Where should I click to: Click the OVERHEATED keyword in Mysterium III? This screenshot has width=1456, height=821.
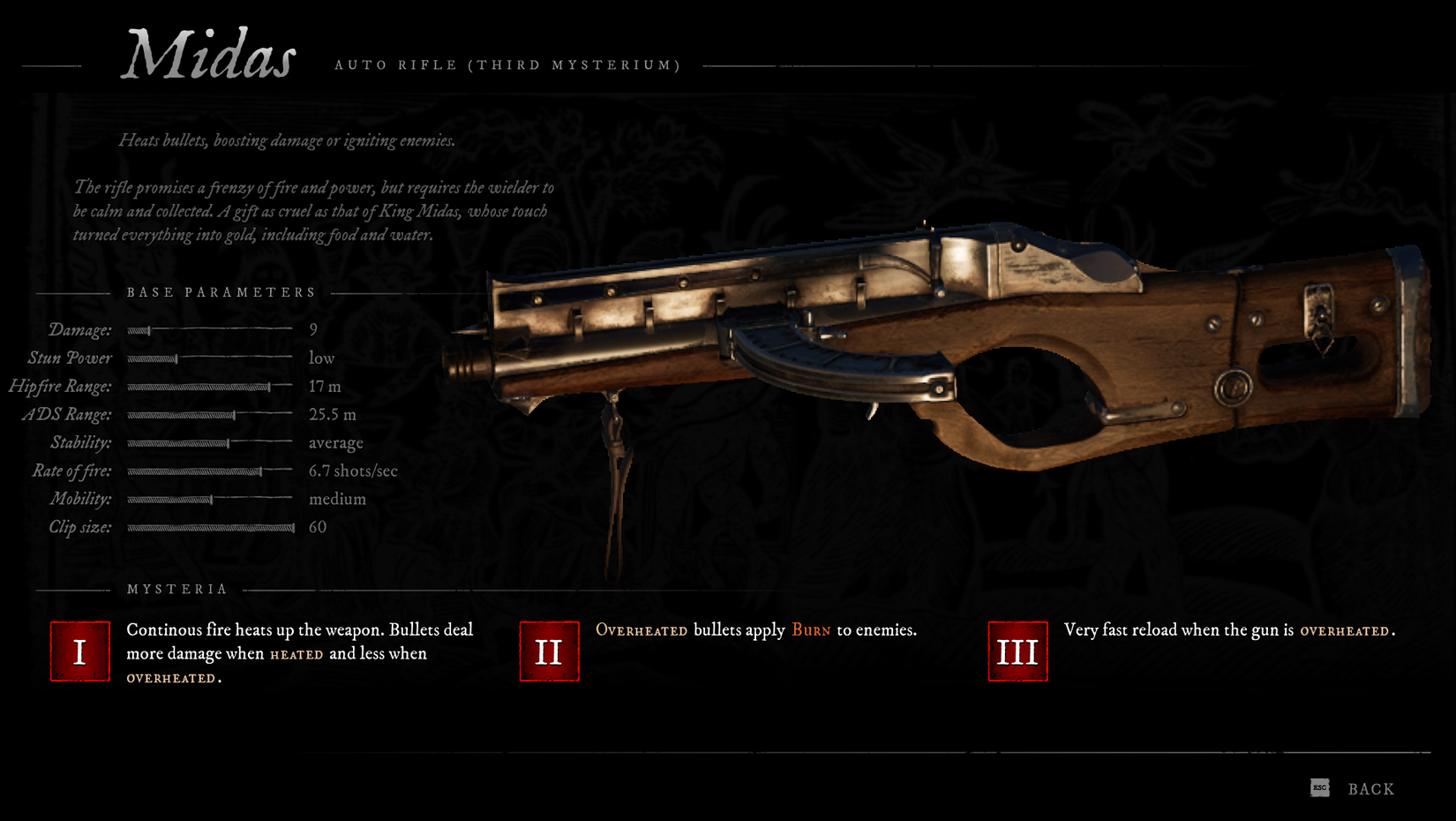tap(1345, 630)
